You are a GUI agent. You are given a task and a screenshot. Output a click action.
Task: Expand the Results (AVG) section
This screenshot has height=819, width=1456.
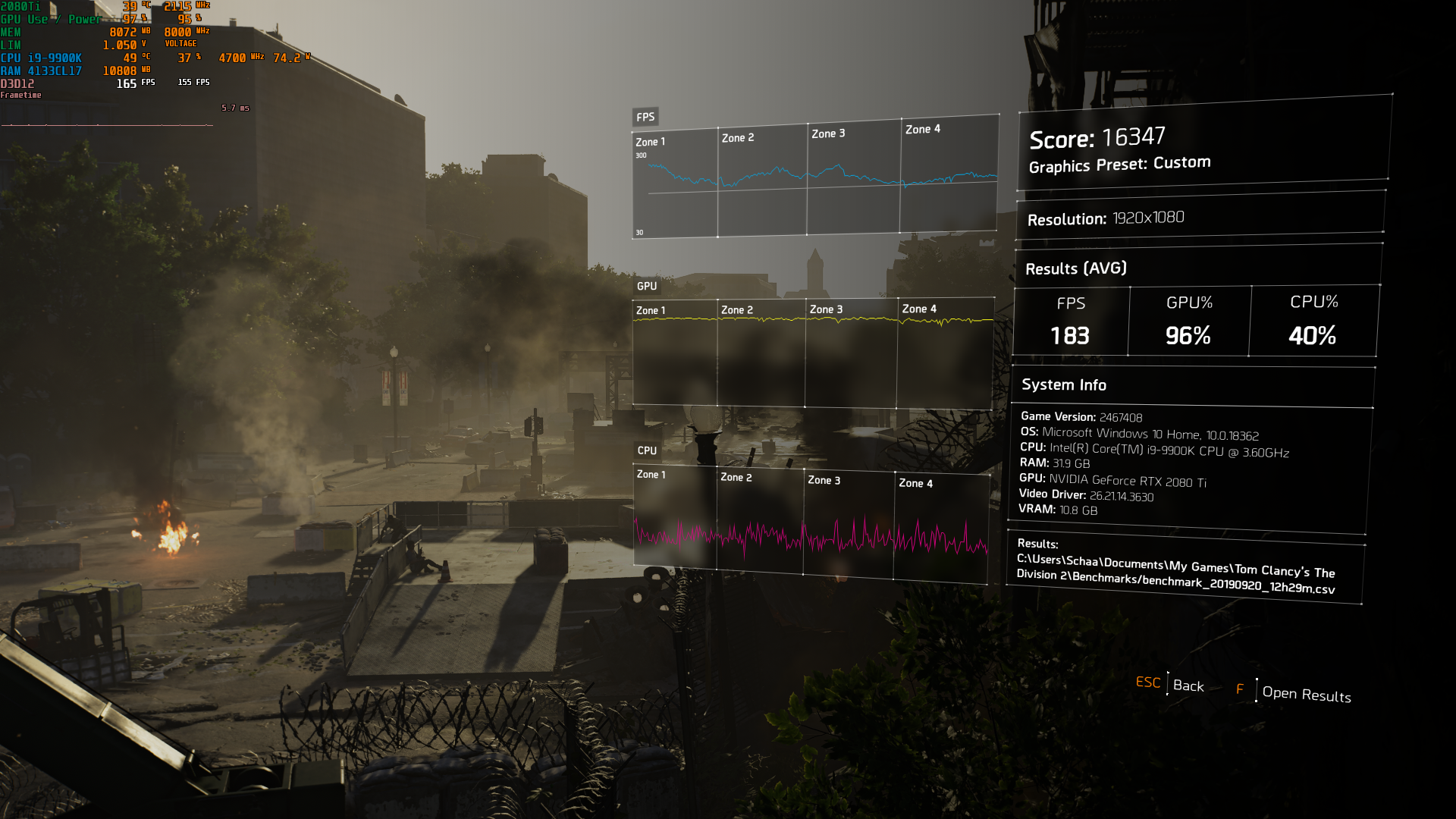[x=1077, y=268]
